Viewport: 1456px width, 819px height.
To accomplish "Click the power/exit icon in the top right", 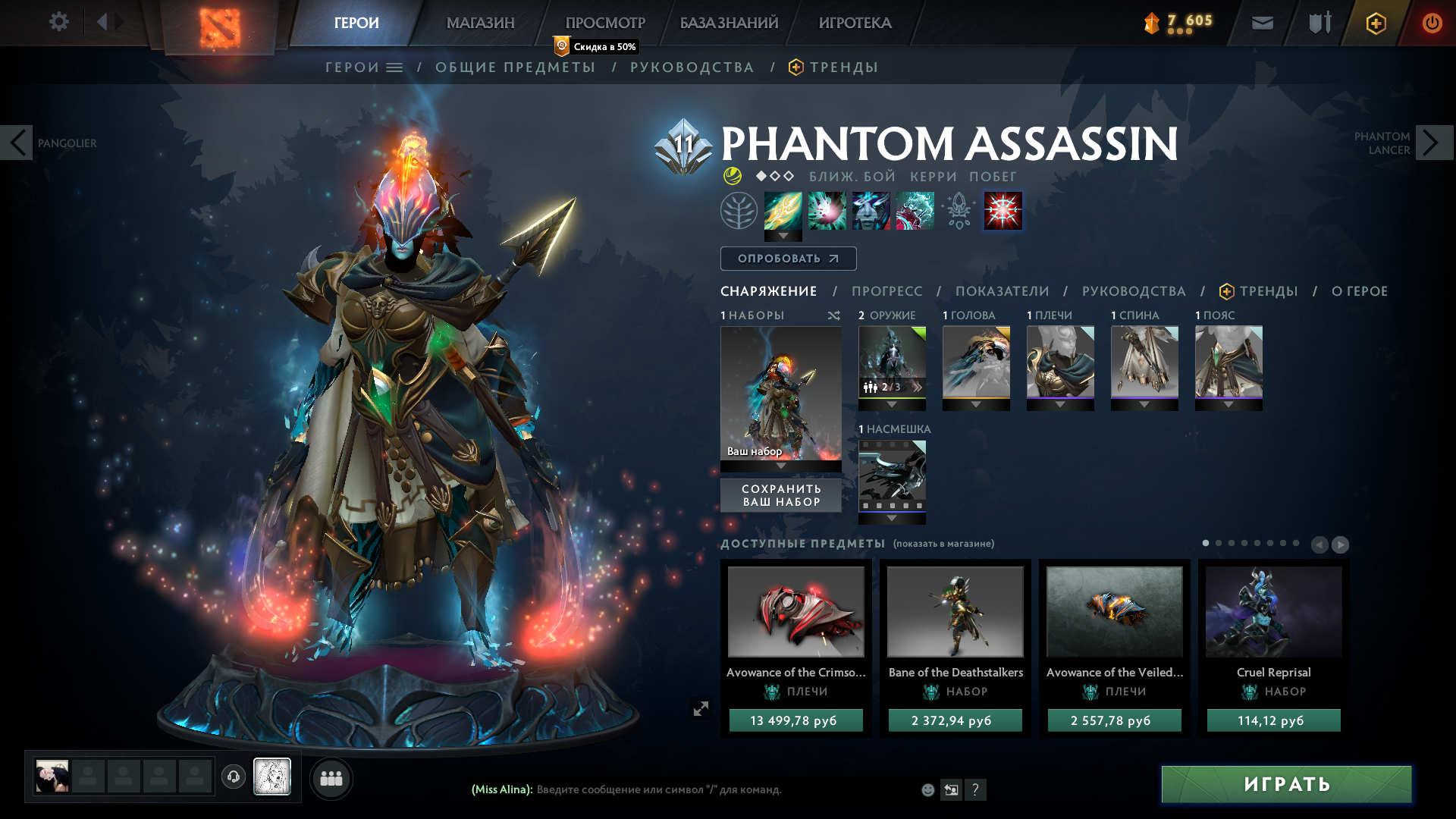I will click(1432, 23).
